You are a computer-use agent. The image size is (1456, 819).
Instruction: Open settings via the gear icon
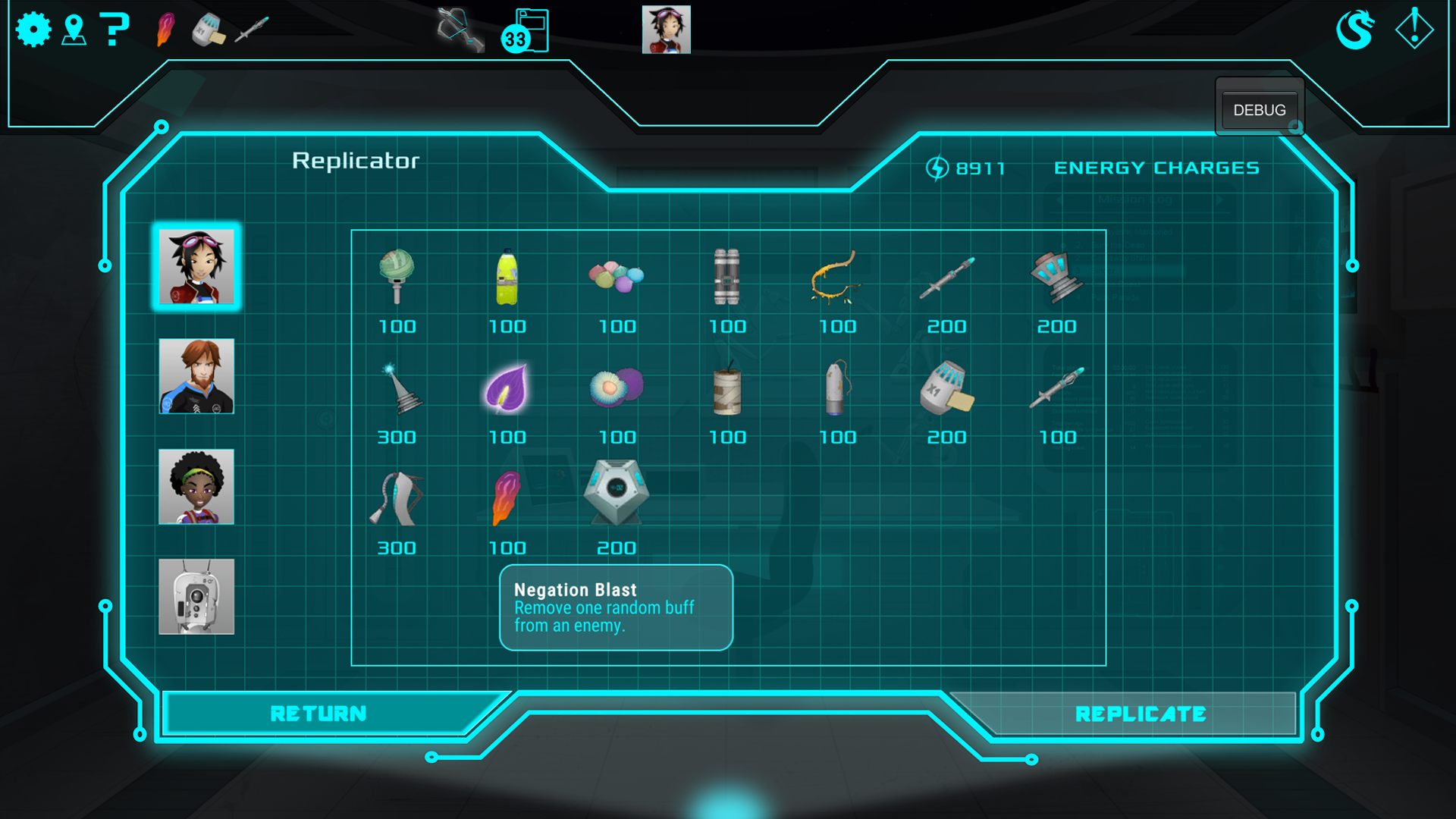pyautogui.click(x=33, y=30)
